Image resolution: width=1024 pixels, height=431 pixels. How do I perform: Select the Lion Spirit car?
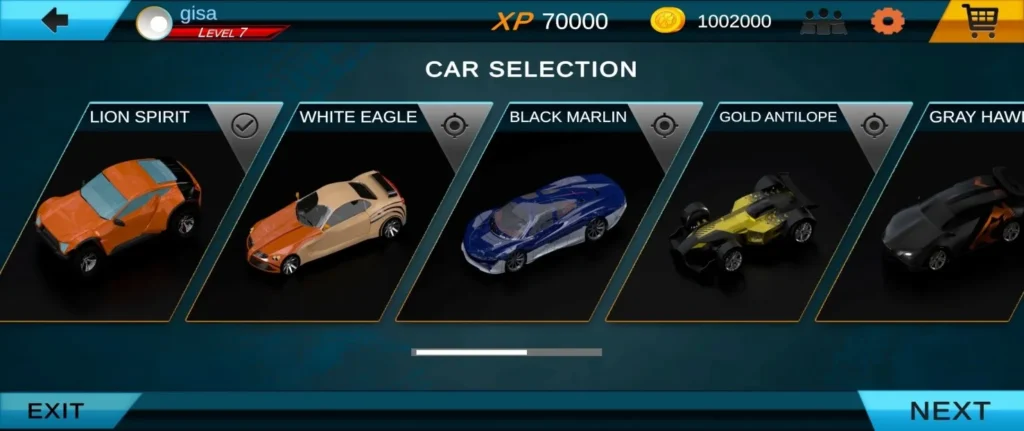120,215
